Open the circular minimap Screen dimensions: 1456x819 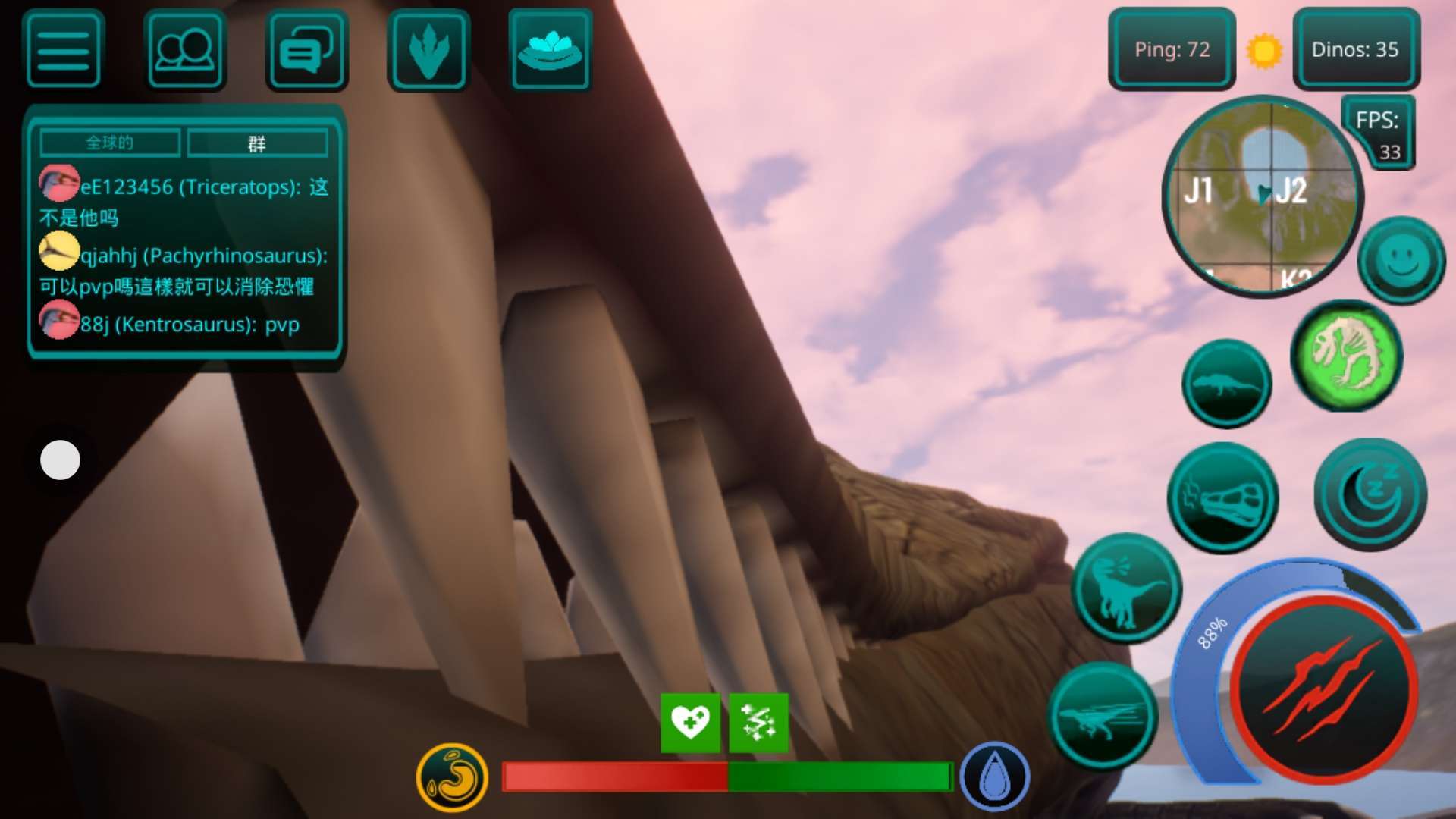[x=1262, y=197]
